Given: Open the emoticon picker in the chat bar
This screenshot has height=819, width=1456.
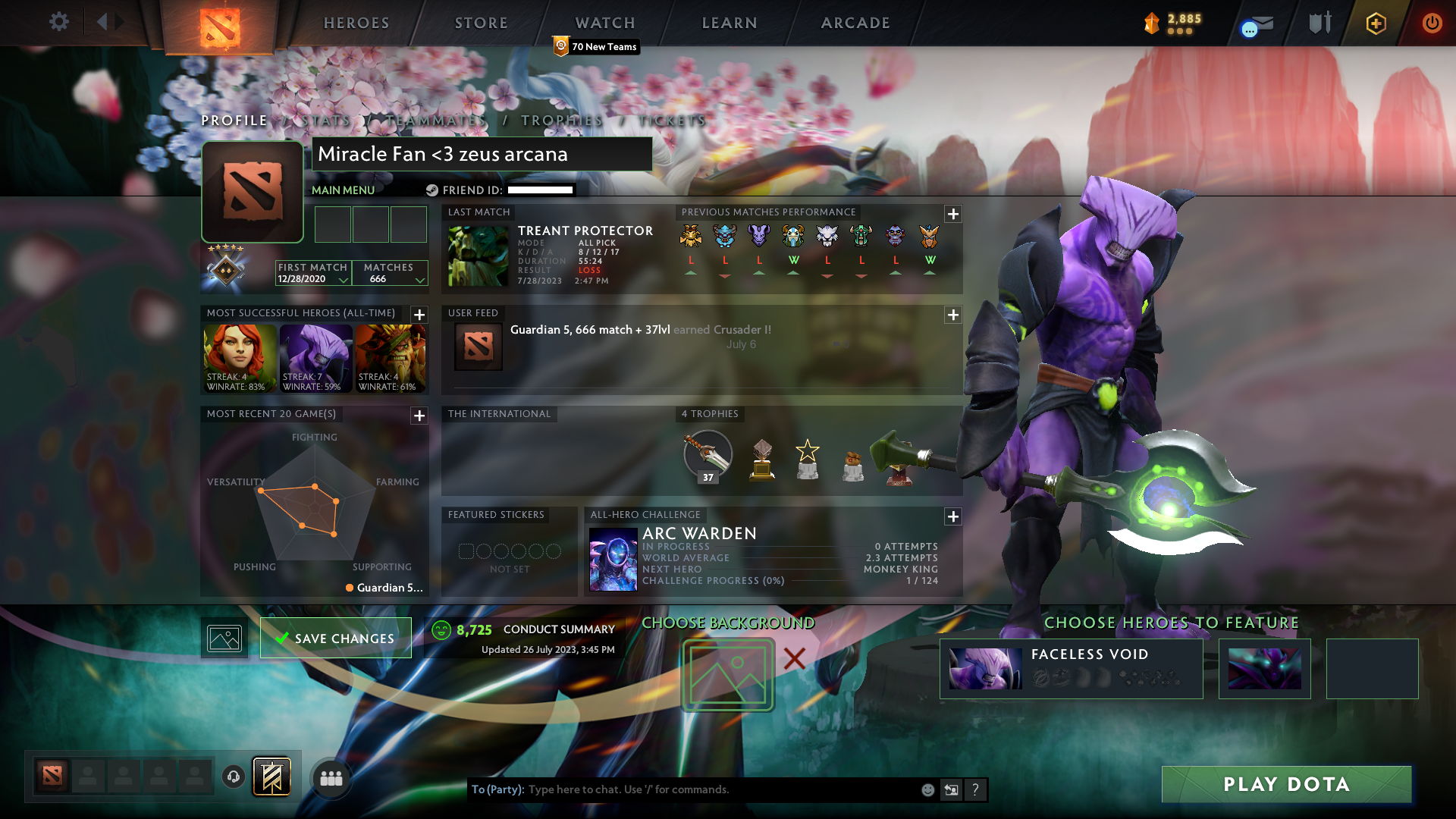Looking at the screenshot, I should coord(927,789).
